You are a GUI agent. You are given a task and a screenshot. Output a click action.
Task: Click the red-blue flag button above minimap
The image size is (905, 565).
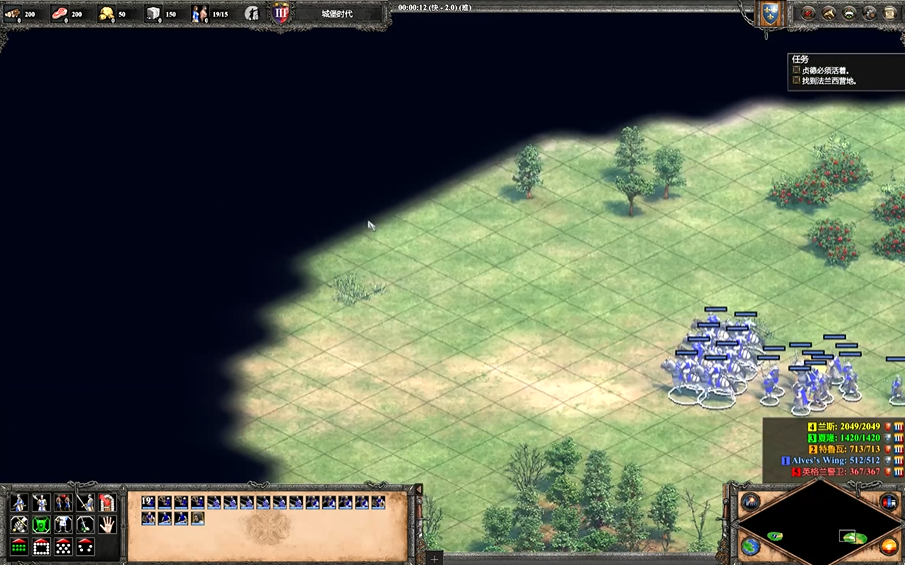point(889,501)
